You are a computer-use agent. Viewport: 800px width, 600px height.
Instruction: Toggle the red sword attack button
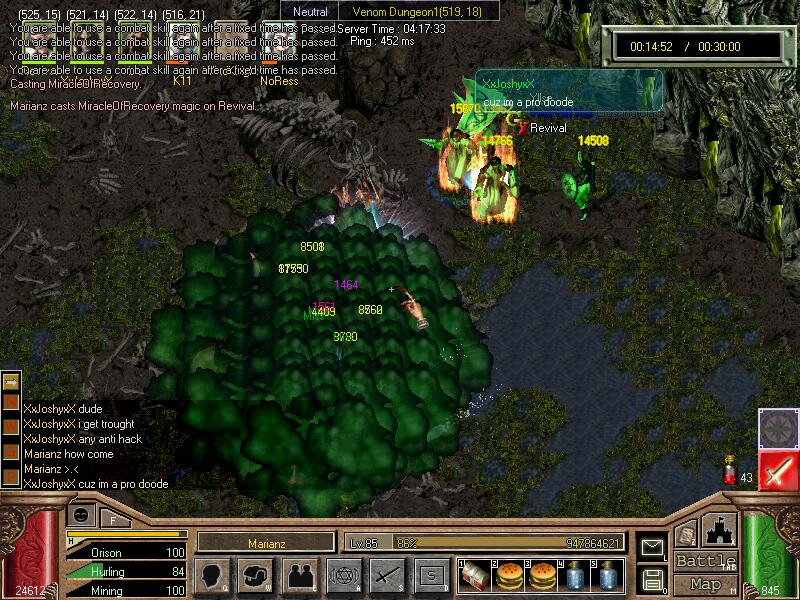click(777, 470)
